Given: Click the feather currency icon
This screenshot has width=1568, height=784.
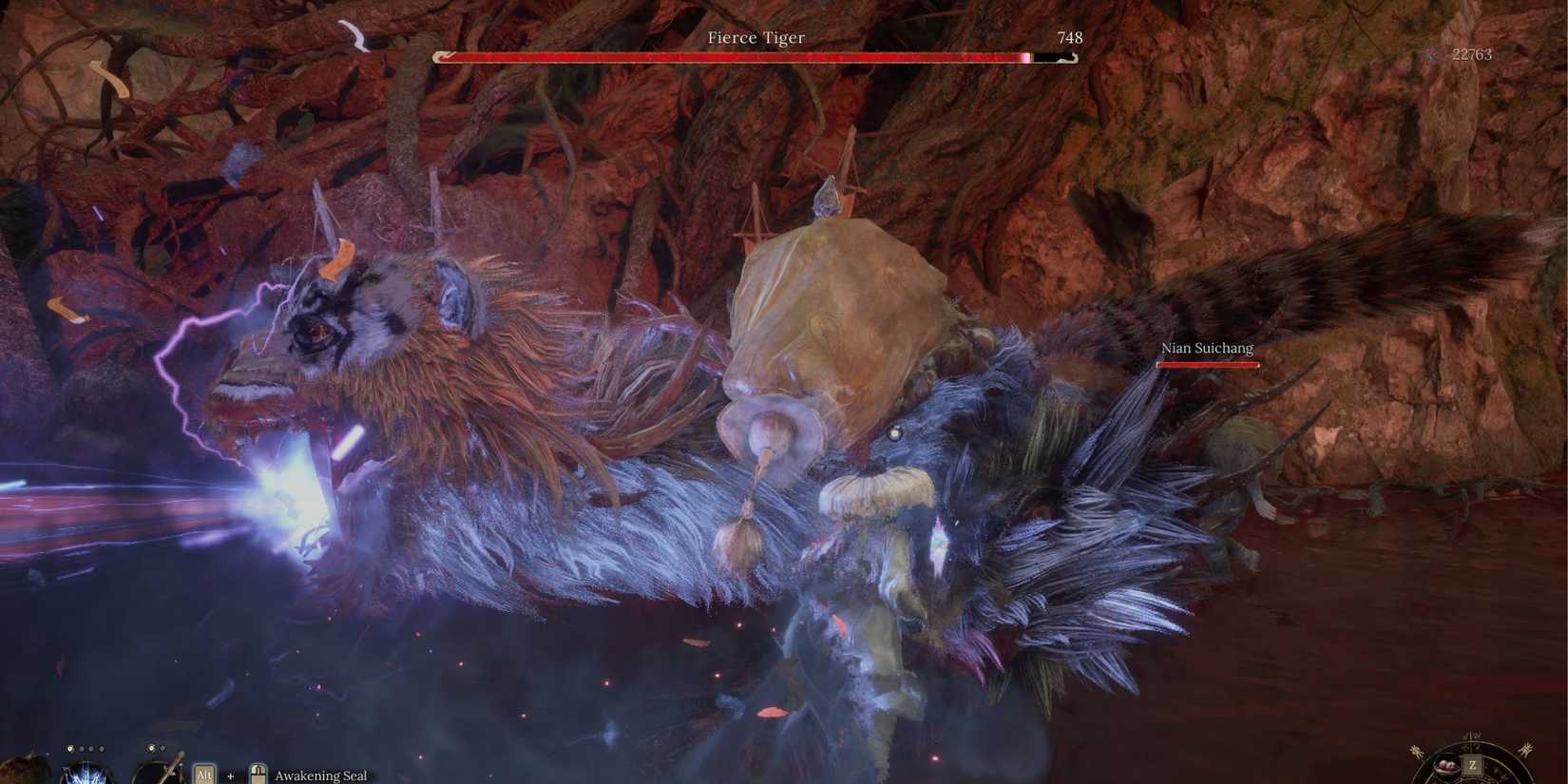Looking at the screenshot, I should pyautogui.click(x=1433, y=54).
